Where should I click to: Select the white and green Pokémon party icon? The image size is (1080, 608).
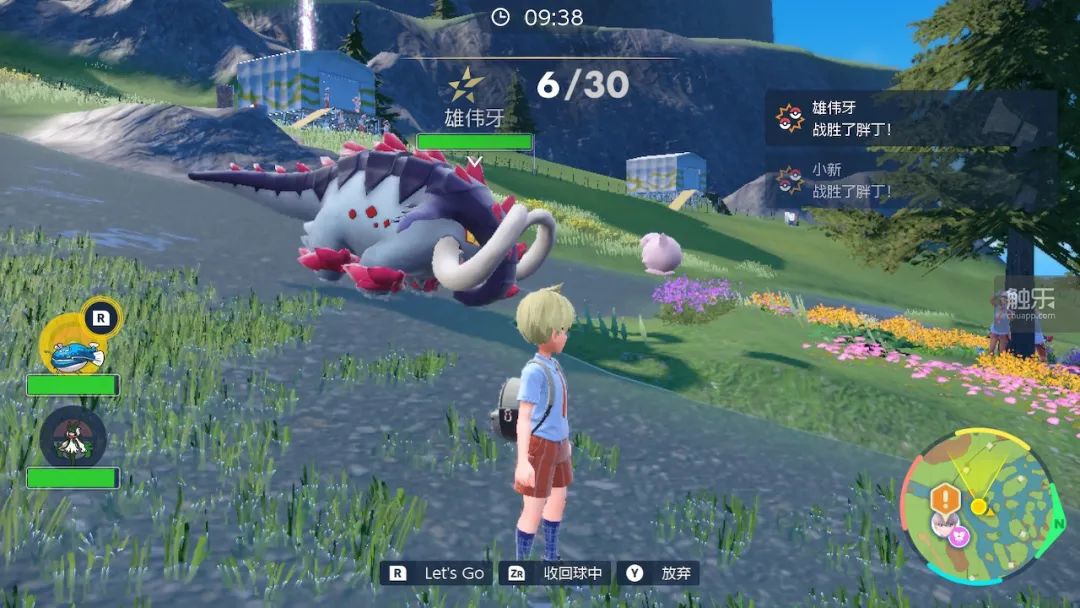(72, 438)
